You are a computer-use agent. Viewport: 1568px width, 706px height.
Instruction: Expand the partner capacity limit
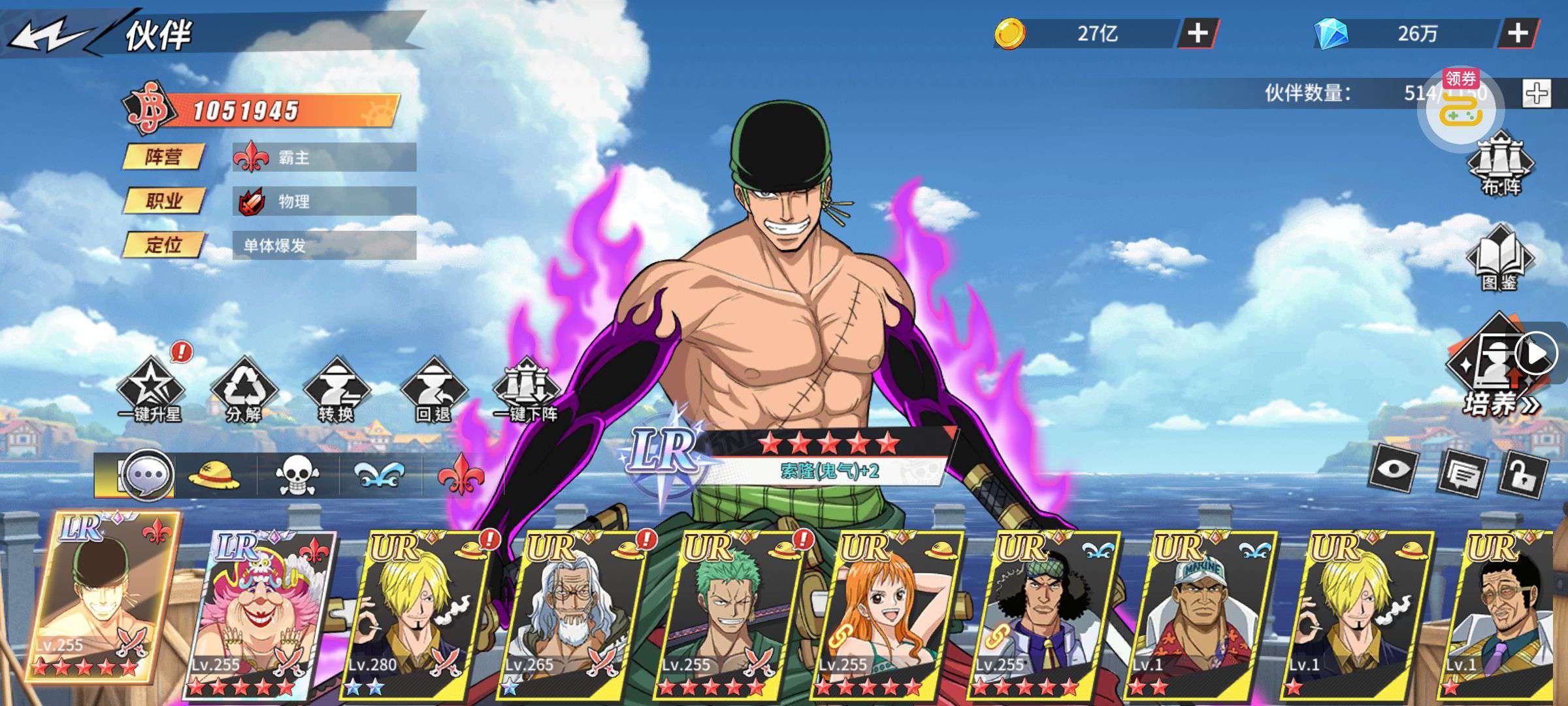pyautogui.click(x=1536, y=93)
